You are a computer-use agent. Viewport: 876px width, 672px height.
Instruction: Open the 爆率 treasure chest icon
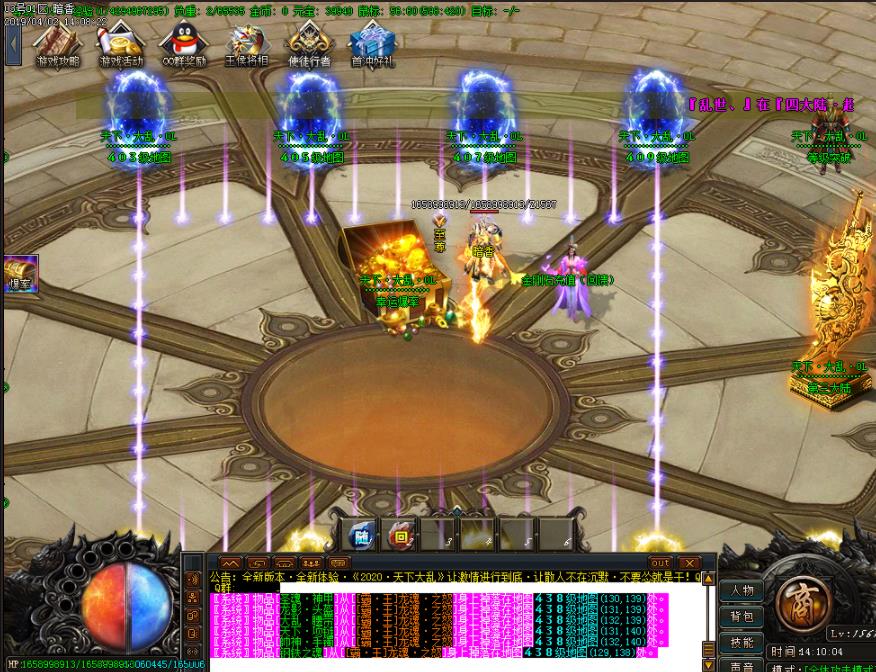(20, 273)
